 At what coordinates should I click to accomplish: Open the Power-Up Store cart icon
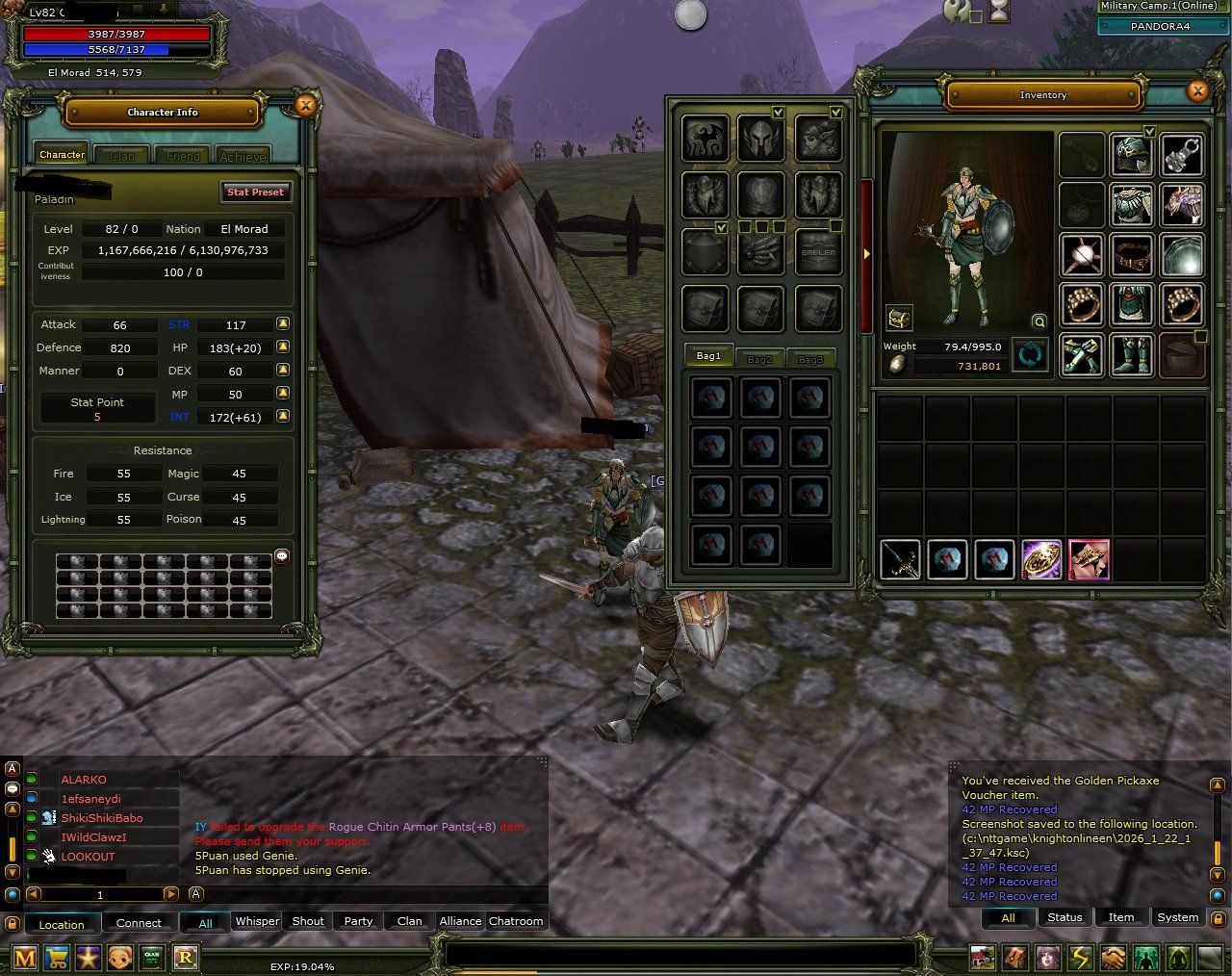(x=58, y=958)
